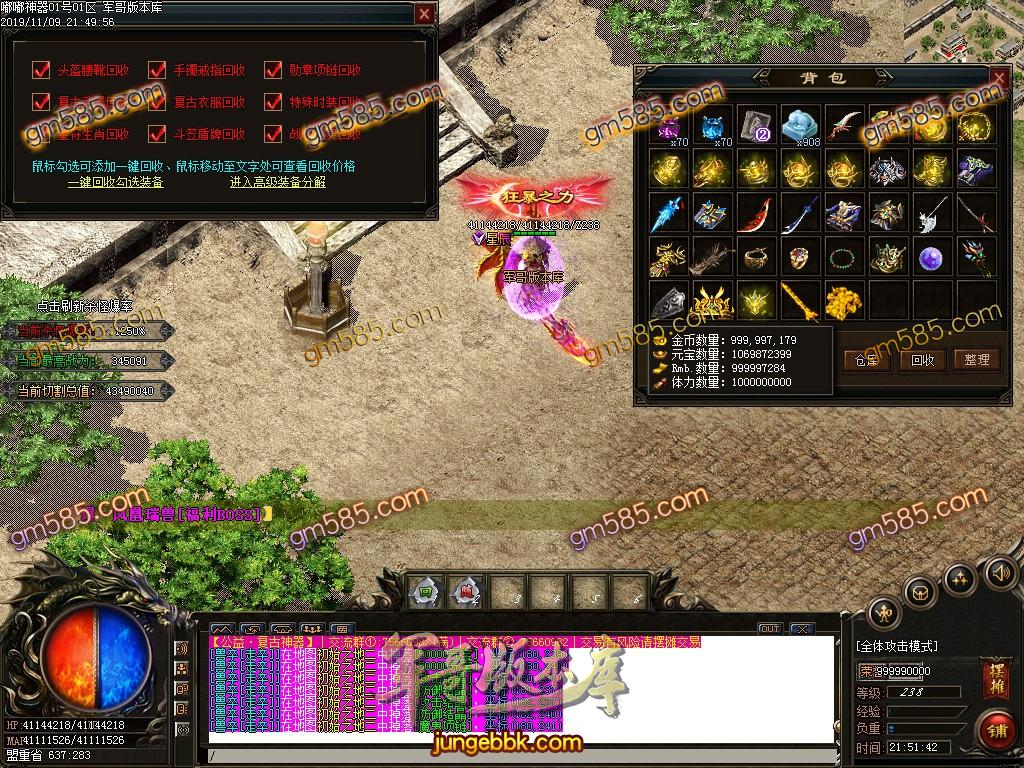
Task: Toggle the 斗笠盾牌回收 checkbox
Action: pos(157,134)
